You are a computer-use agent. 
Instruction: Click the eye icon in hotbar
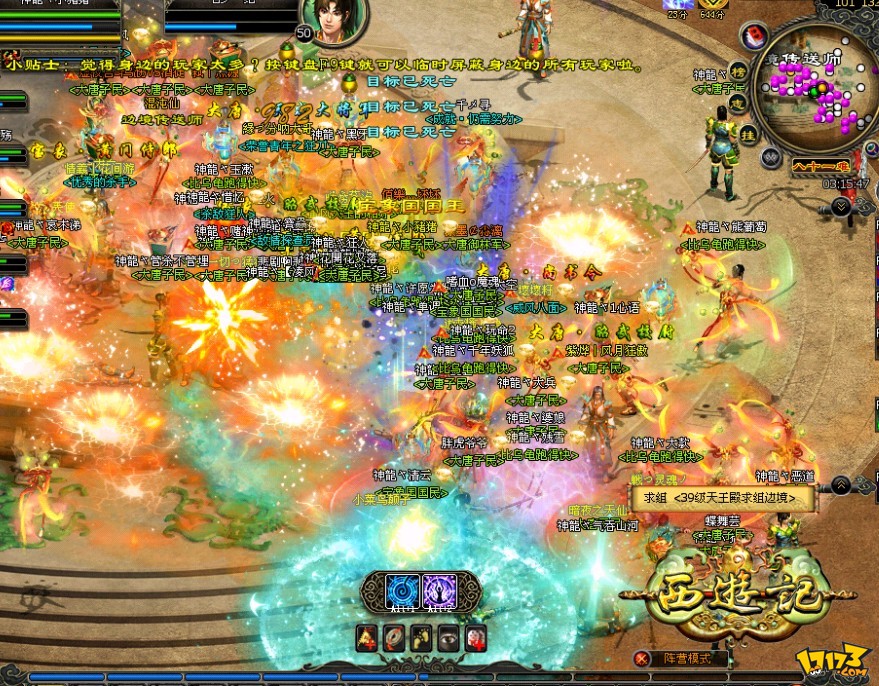[449, 636]
